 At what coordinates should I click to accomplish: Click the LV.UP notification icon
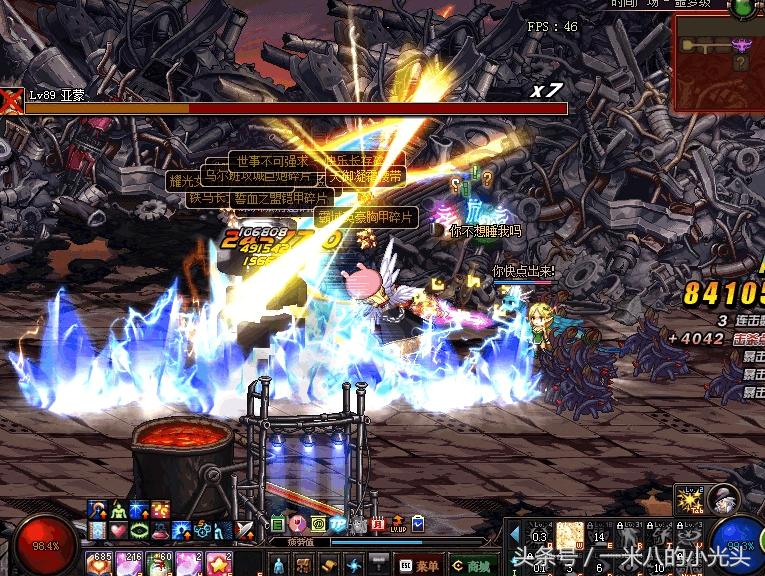click(x=398, y=525)
